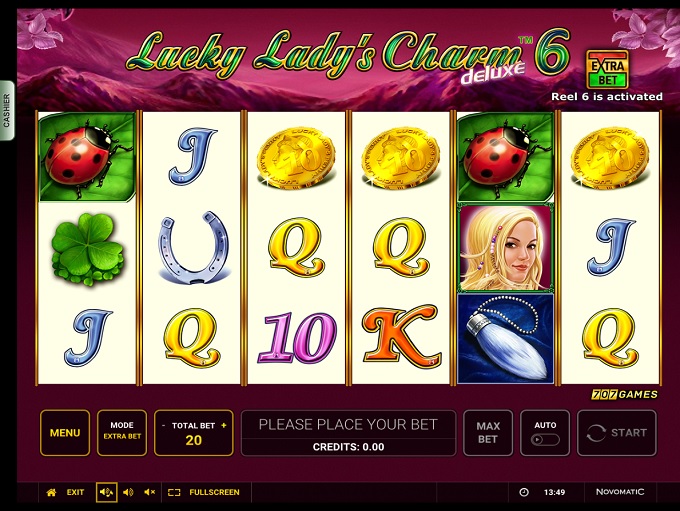Screen dimensions: 680x511
Task: Open the Cashier side tab
Action: pyautogui.click(x=6, y=110)
